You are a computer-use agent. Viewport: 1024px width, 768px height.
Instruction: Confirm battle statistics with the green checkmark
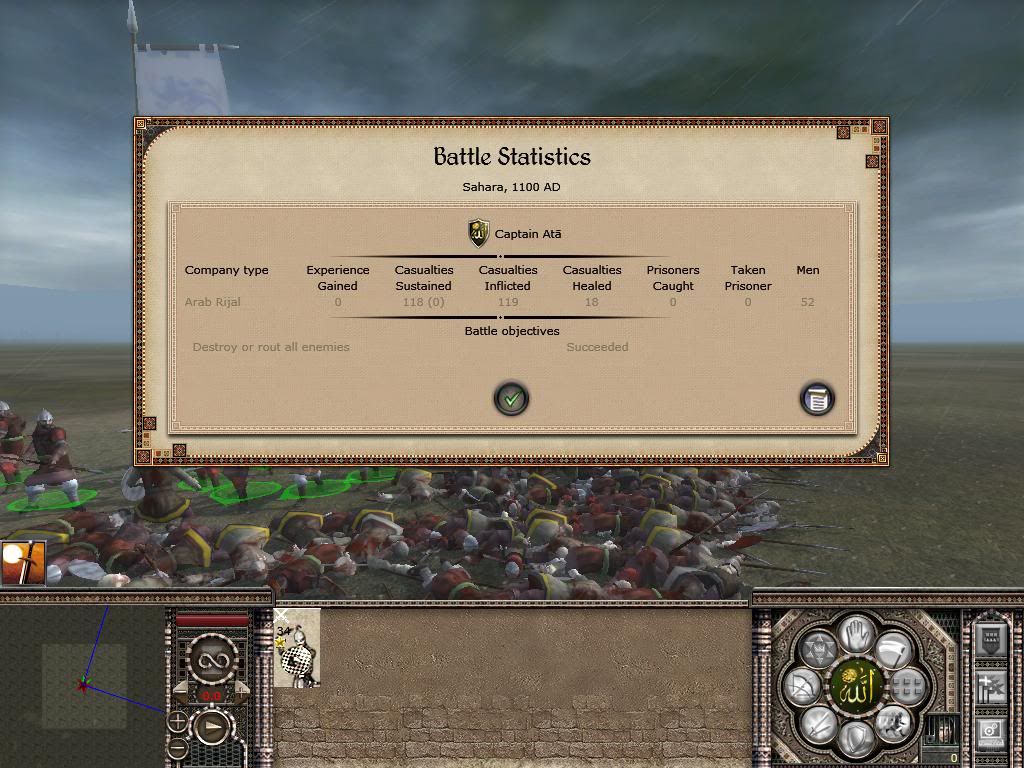click(x=511, y=399)
